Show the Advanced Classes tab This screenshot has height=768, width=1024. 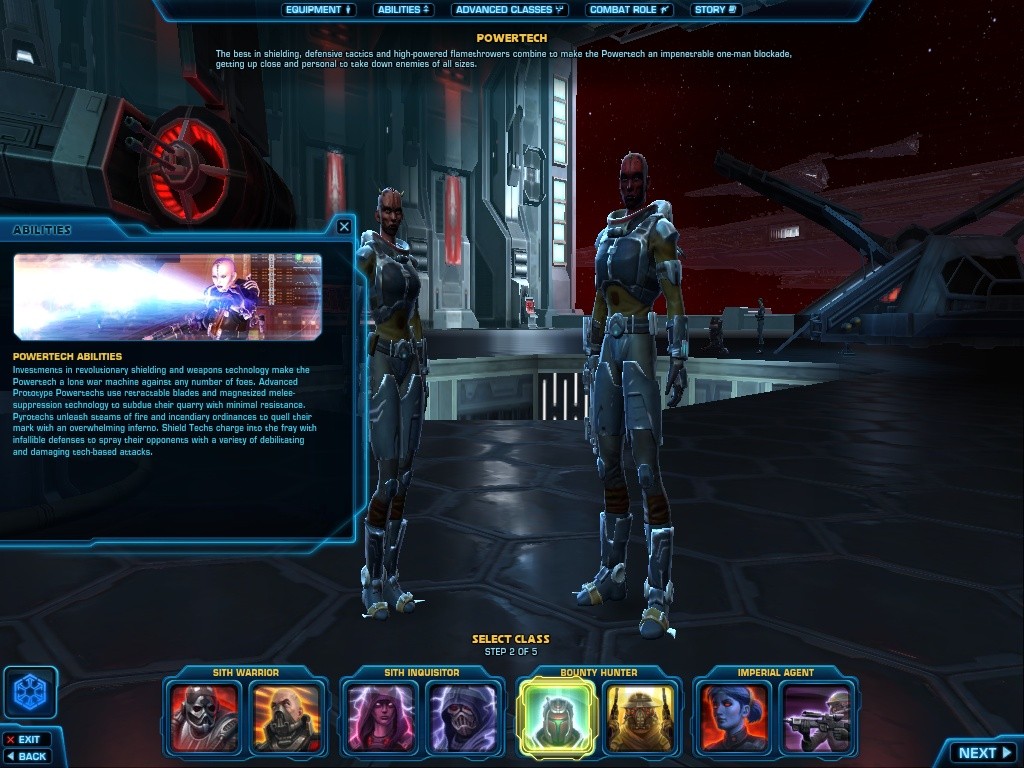coord(509,10)
